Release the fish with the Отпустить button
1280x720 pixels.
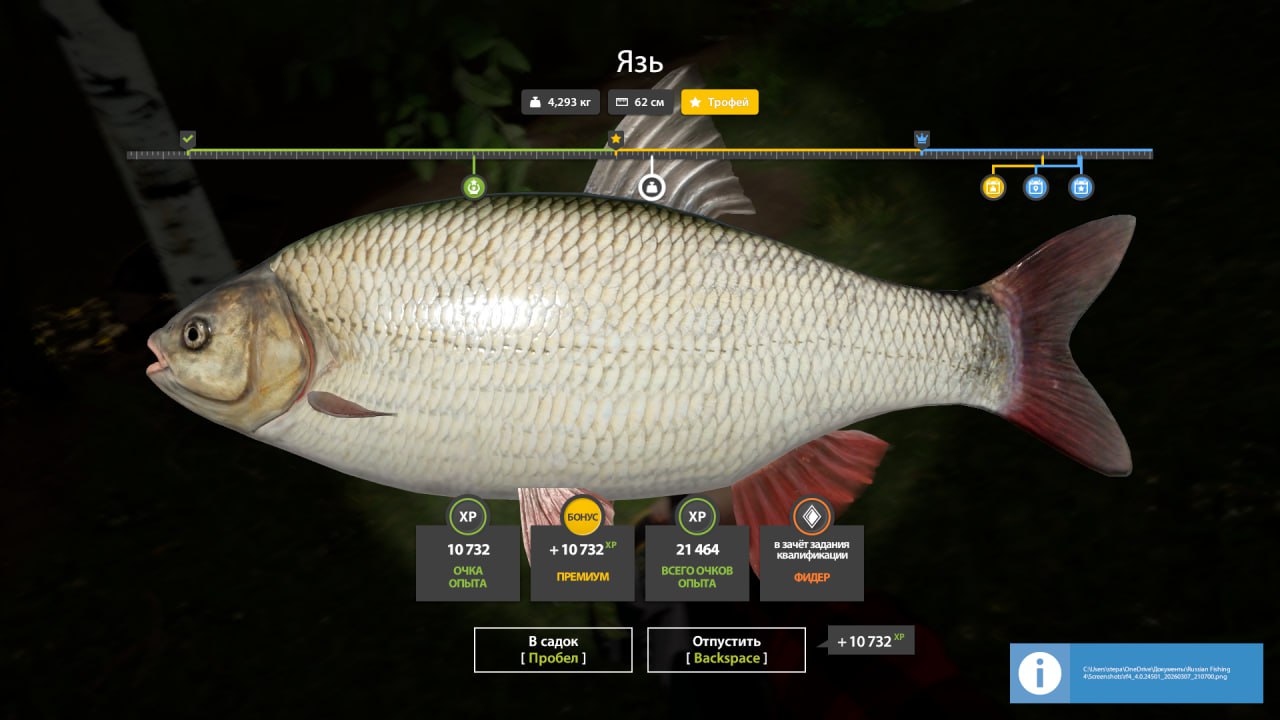(726, 650)
